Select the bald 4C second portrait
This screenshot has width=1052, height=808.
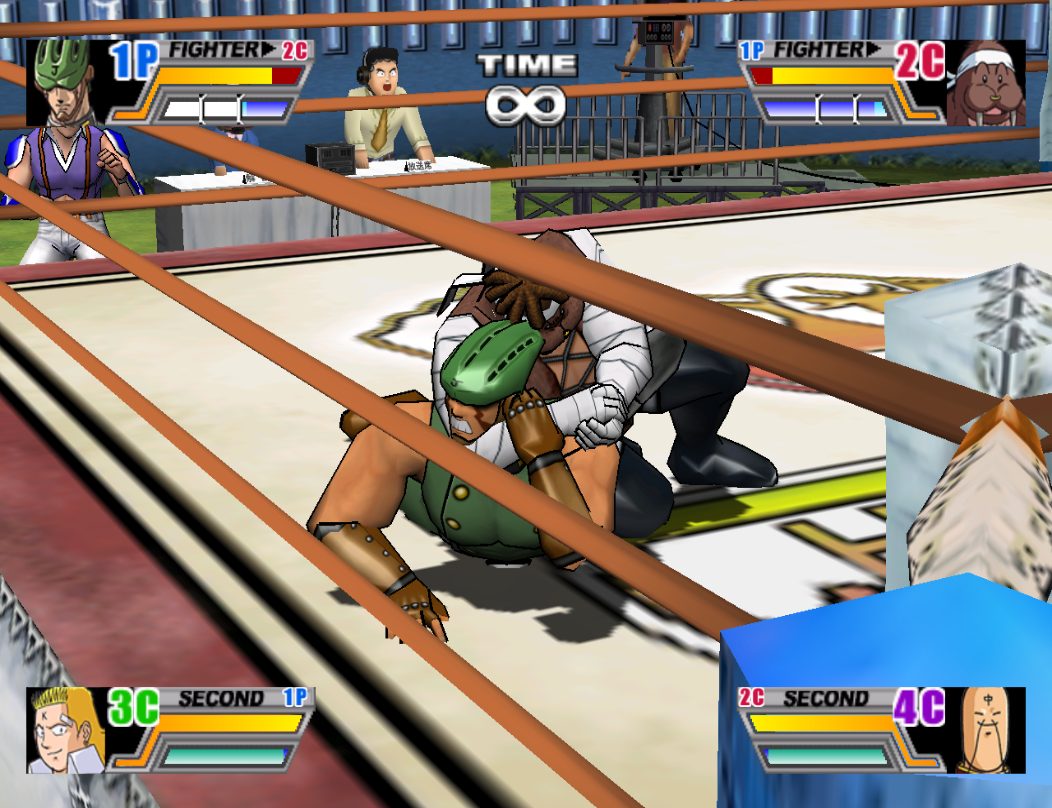(x=985, y=730)
